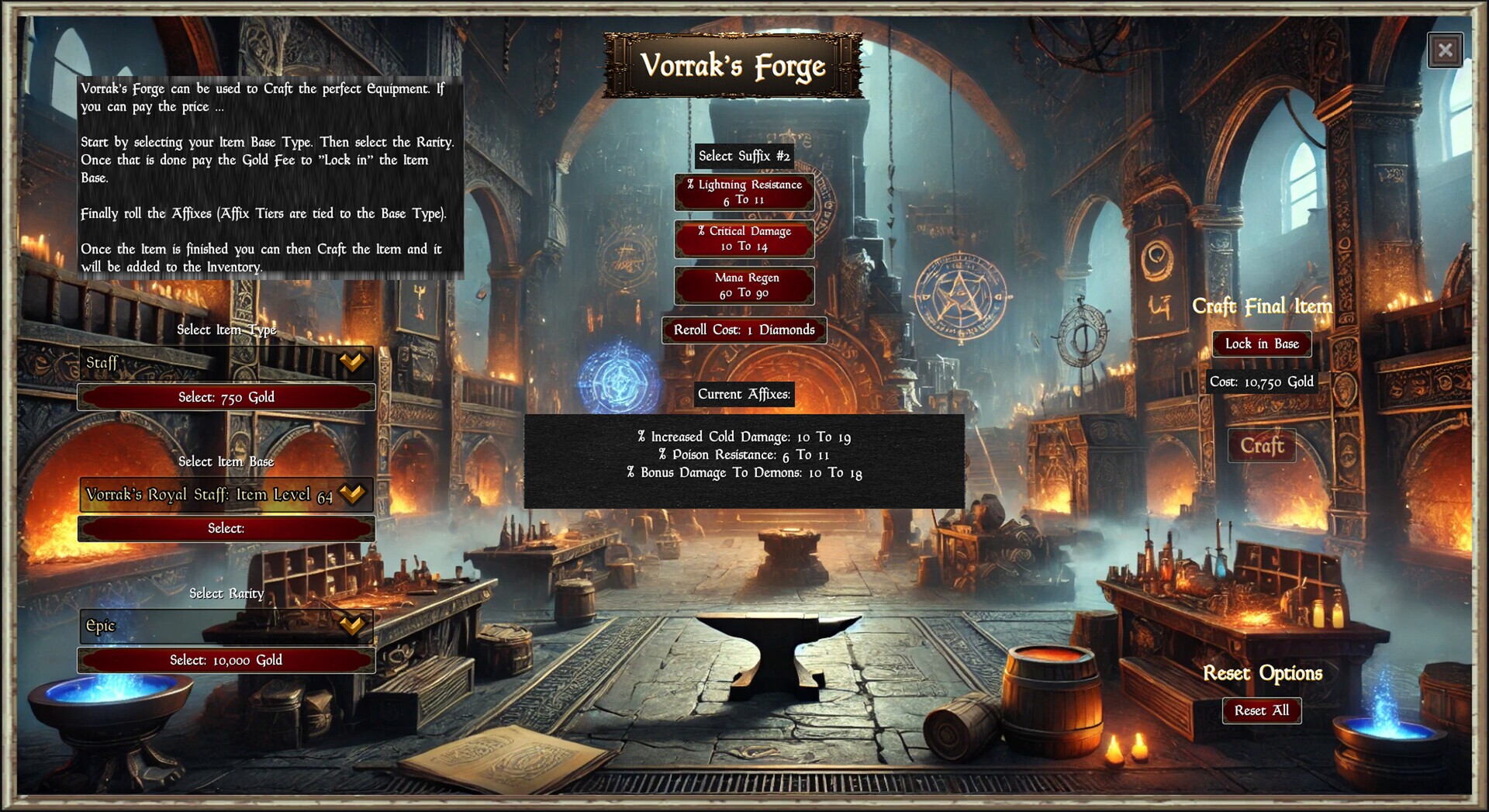
Task: Pick the Mana Regen suffix
Action: coord(744,285)
